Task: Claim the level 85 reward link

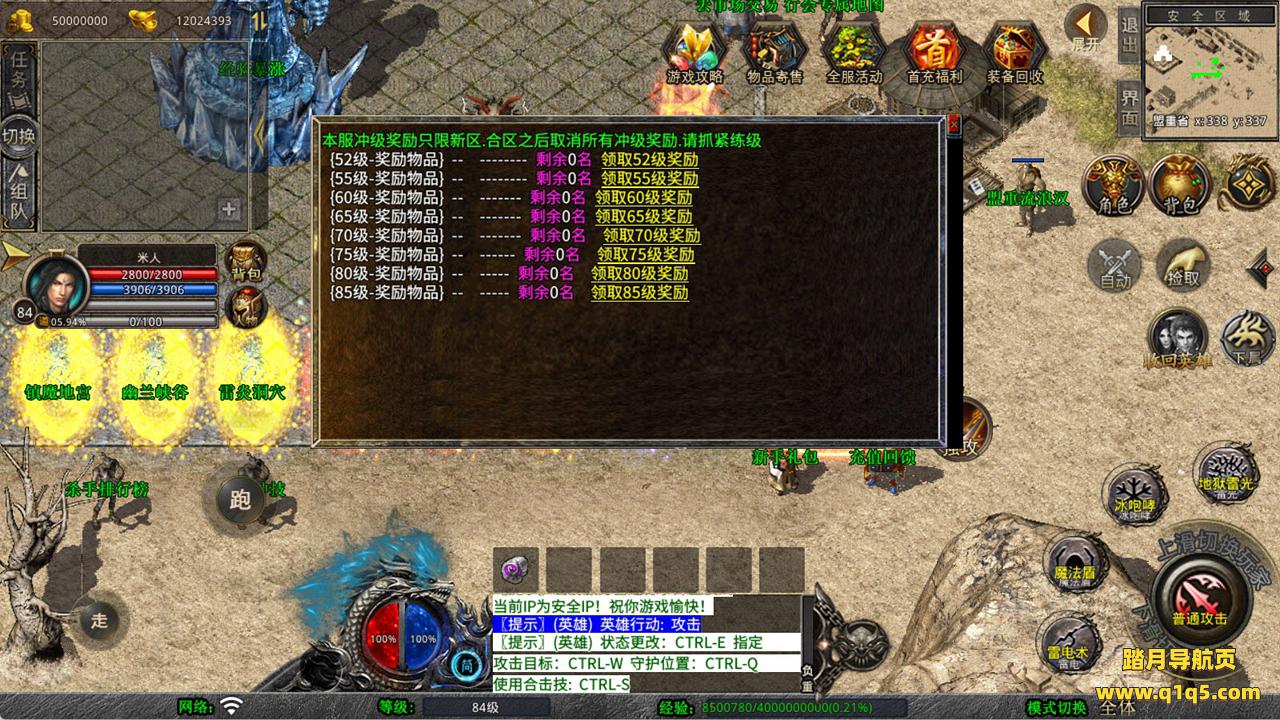Action: (x=639, y=293)
